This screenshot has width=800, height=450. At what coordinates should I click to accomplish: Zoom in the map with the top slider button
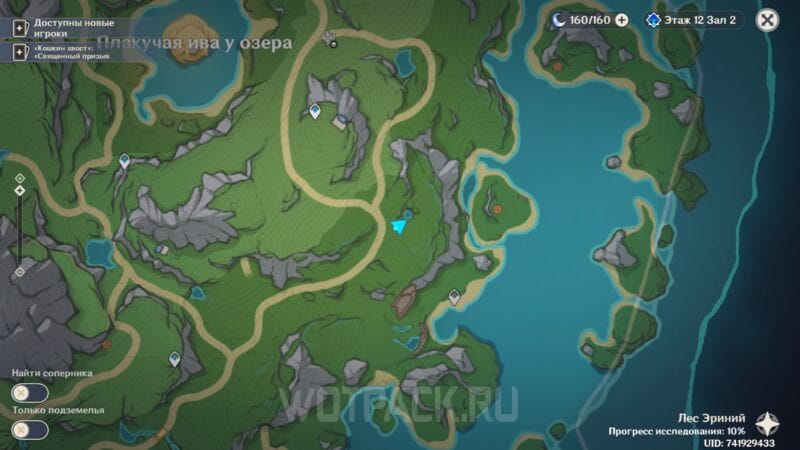(20, 178)
